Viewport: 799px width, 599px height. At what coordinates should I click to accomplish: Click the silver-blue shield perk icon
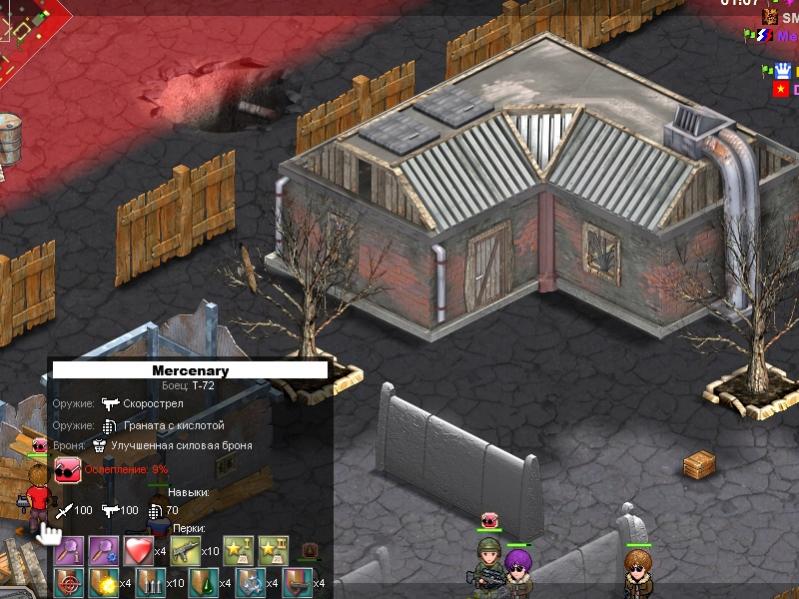(x=249, y=582)
